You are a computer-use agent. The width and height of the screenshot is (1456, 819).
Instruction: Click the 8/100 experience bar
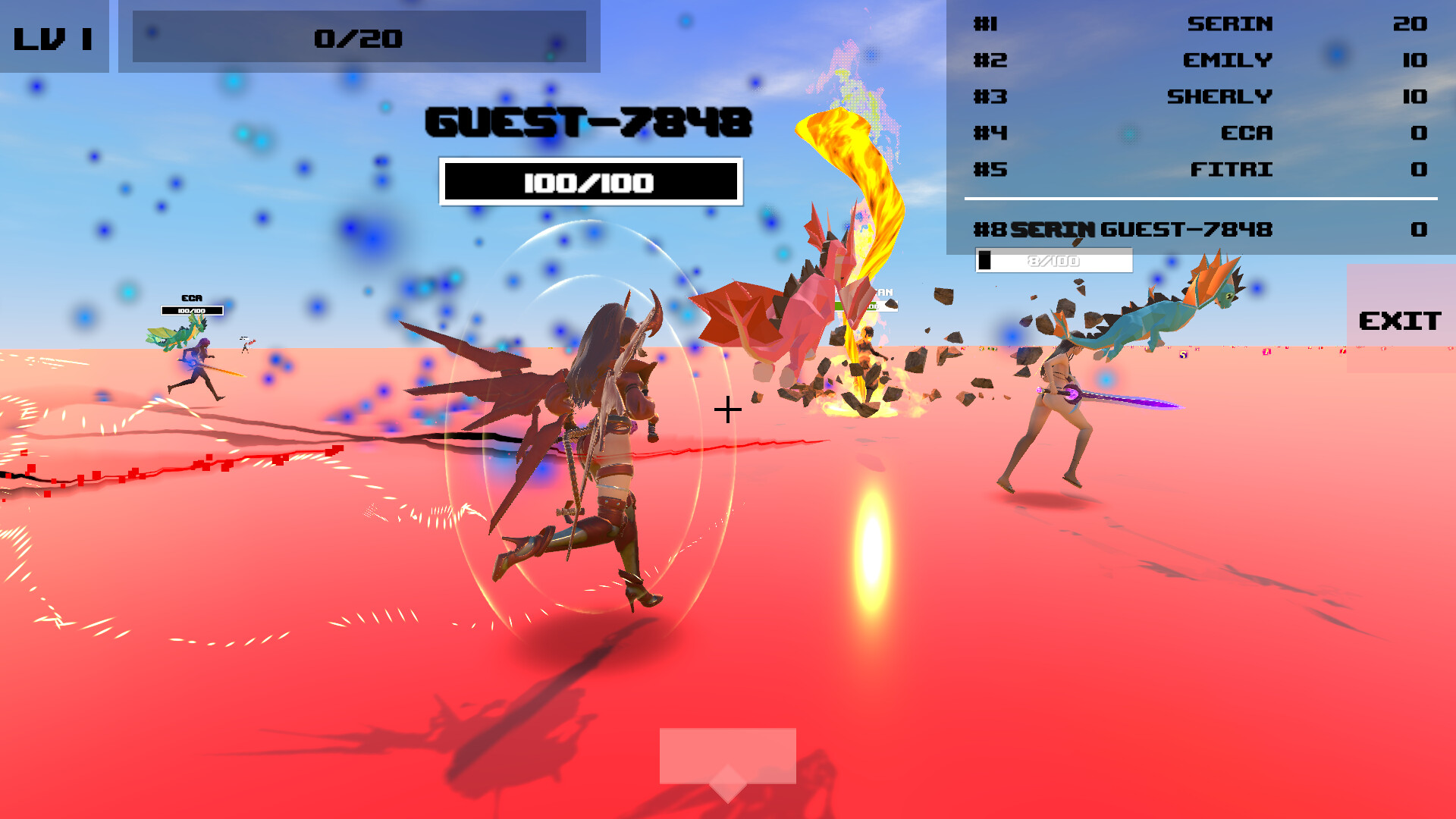pyautogui.click(x=1053, y=261)
